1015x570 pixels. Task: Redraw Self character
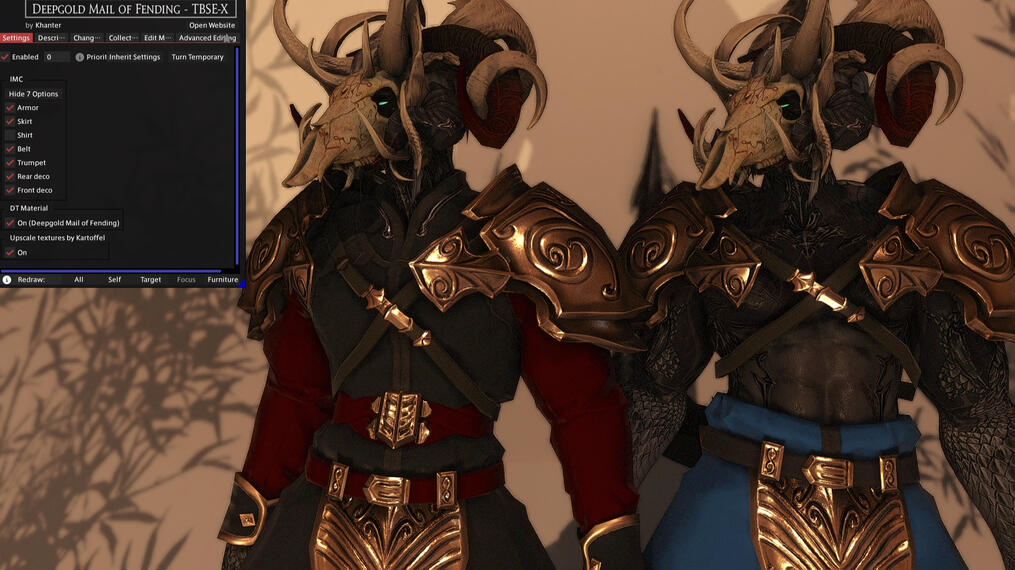click(x=114, y=280)
